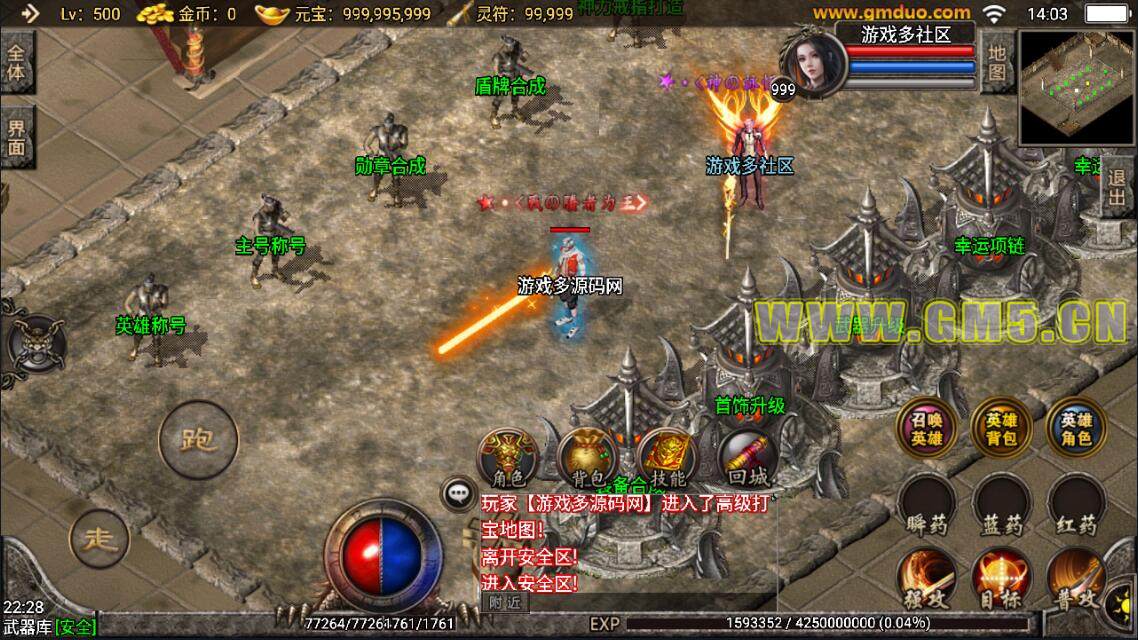Click the 退出 exit button
The width and height of the screenshot is (1138, 640).
pos(1119,186)
